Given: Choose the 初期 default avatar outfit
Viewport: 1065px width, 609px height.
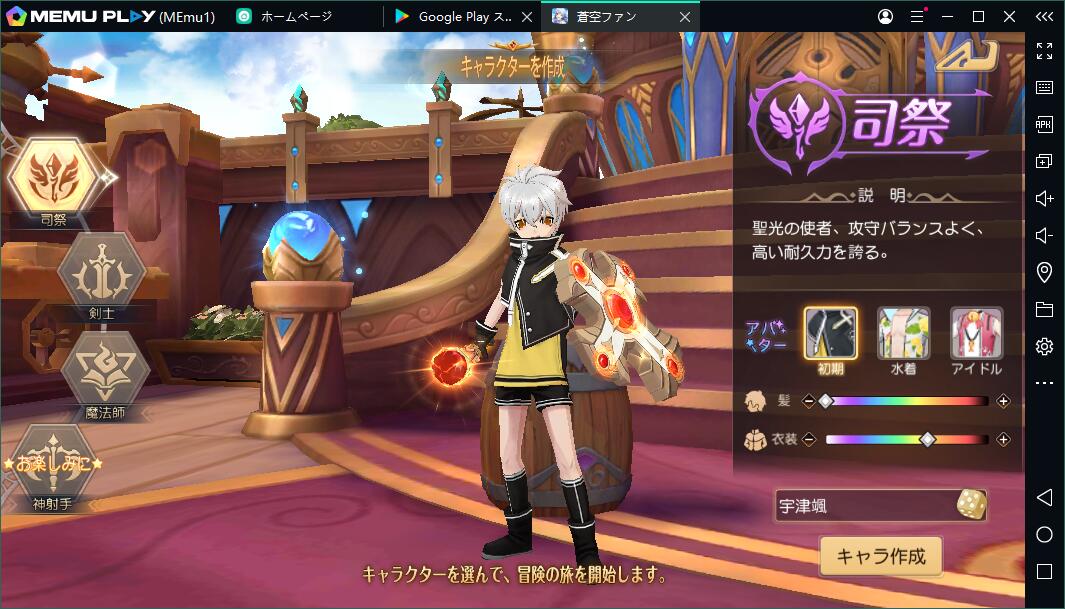Looking at the screenshot, I should pyautogui.click(x=830, y=333).
